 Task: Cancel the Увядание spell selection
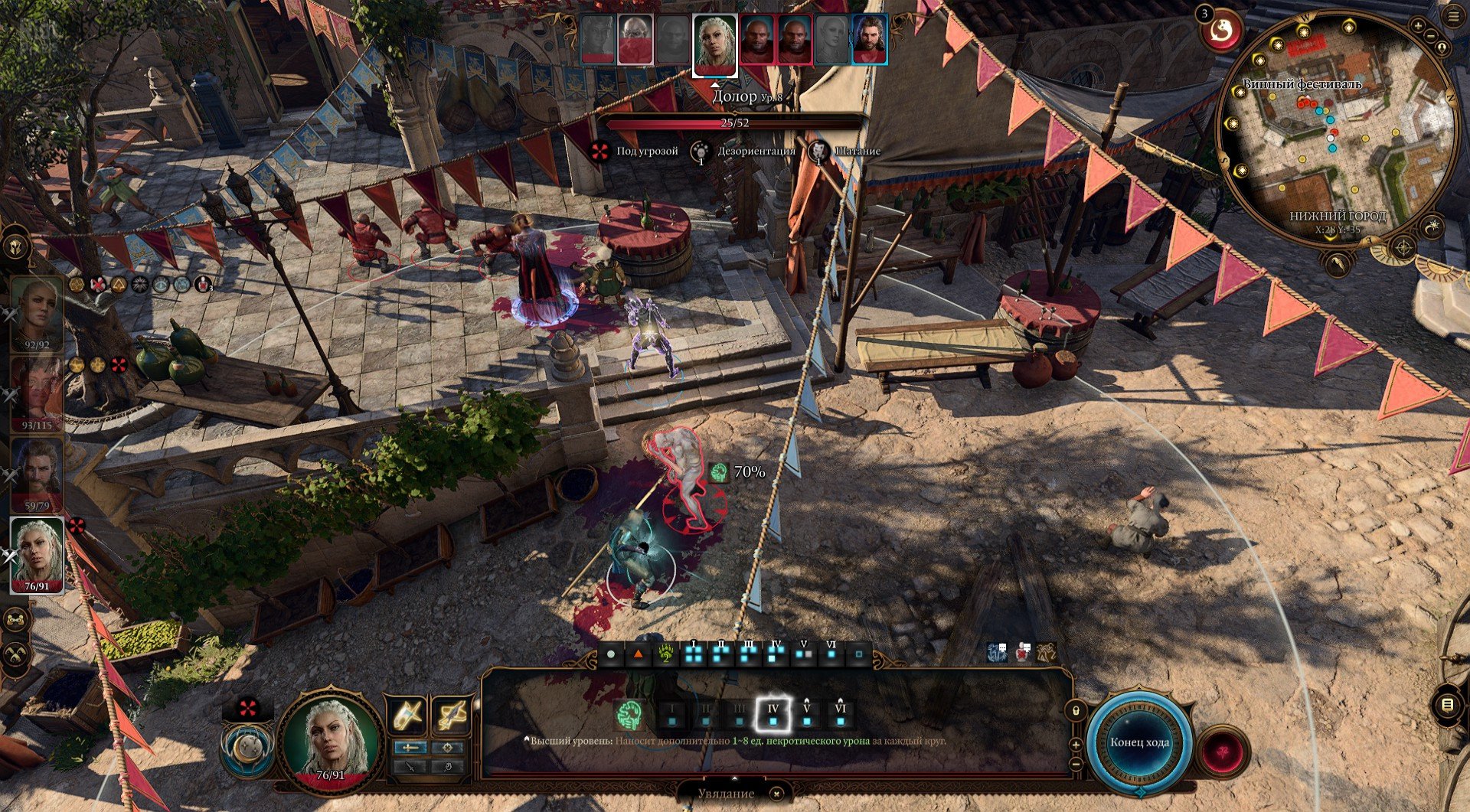[776, 794]
